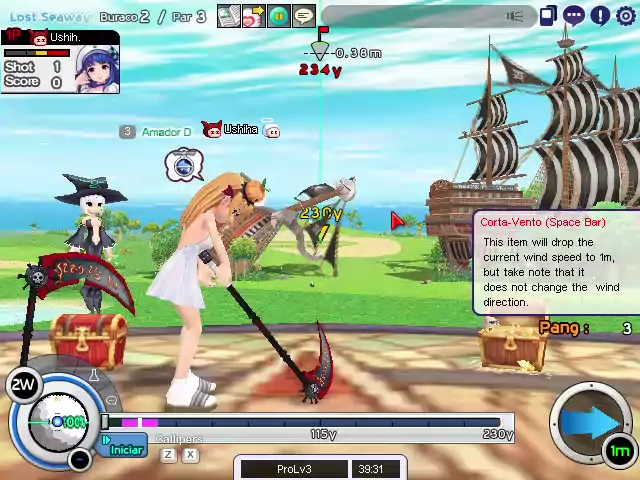
Task: Open the chat speech bubble menu
Action: click(574, 15)
